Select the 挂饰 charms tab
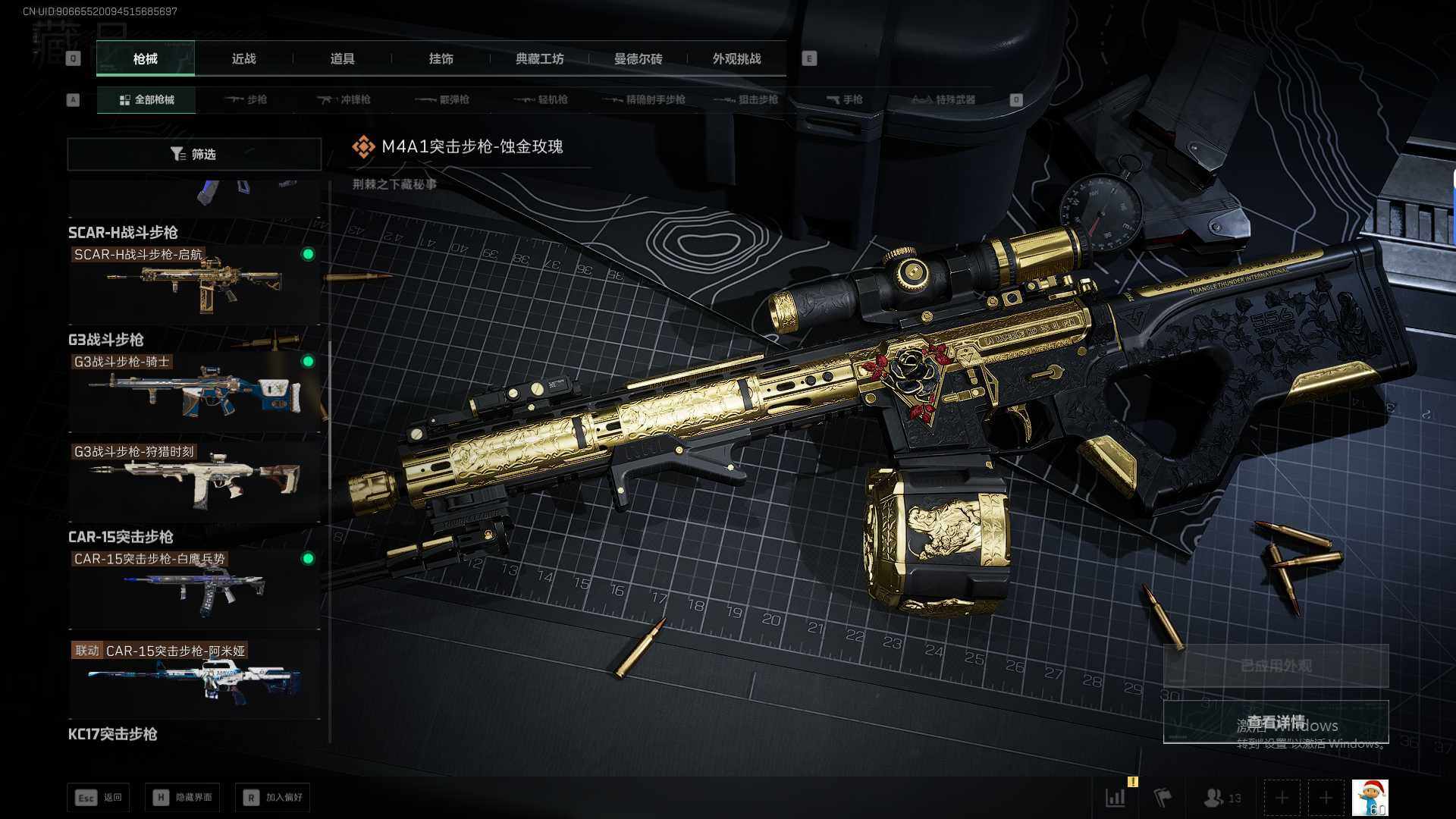The width and height of the screenshot is (1456, 819). coord(441,58)
